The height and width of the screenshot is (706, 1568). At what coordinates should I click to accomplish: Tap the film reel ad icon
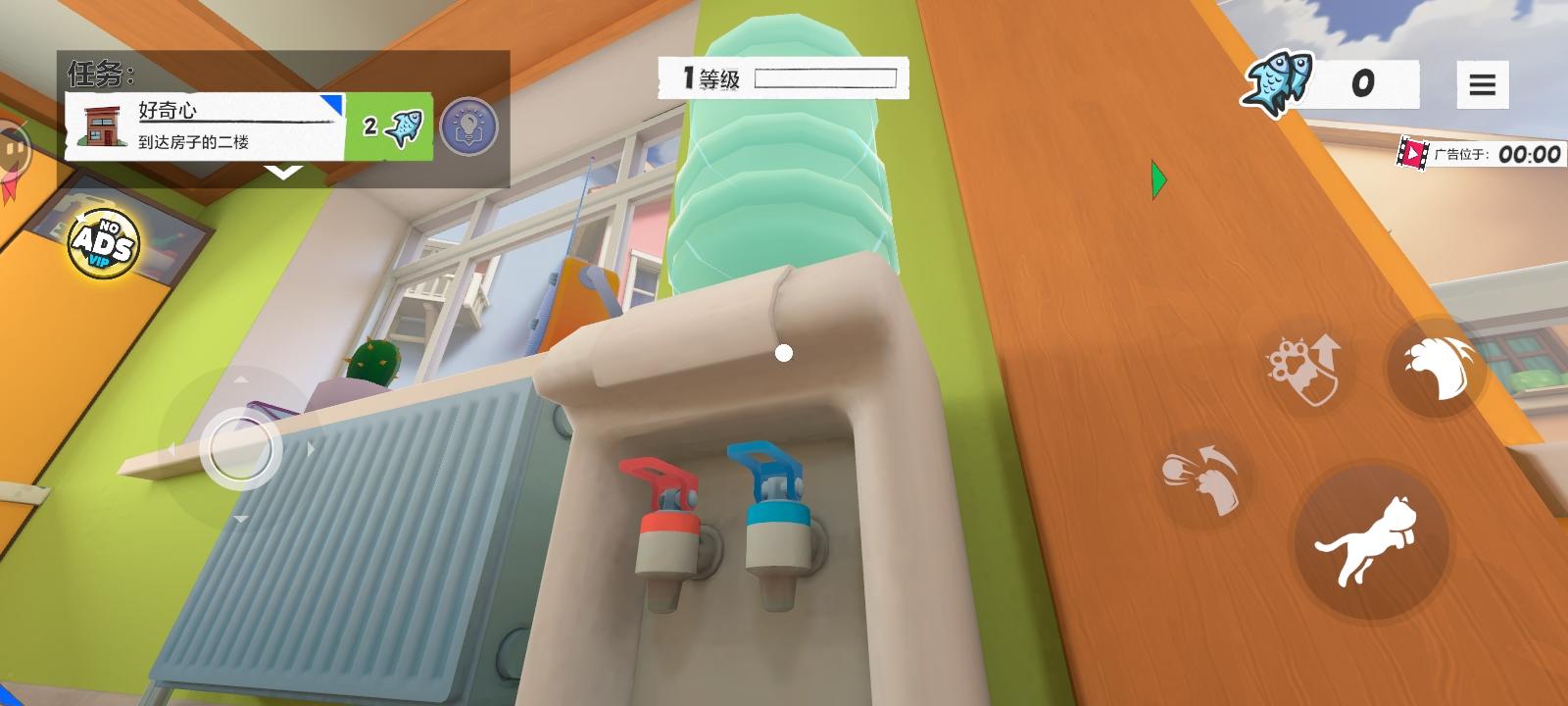point(1413,153)
